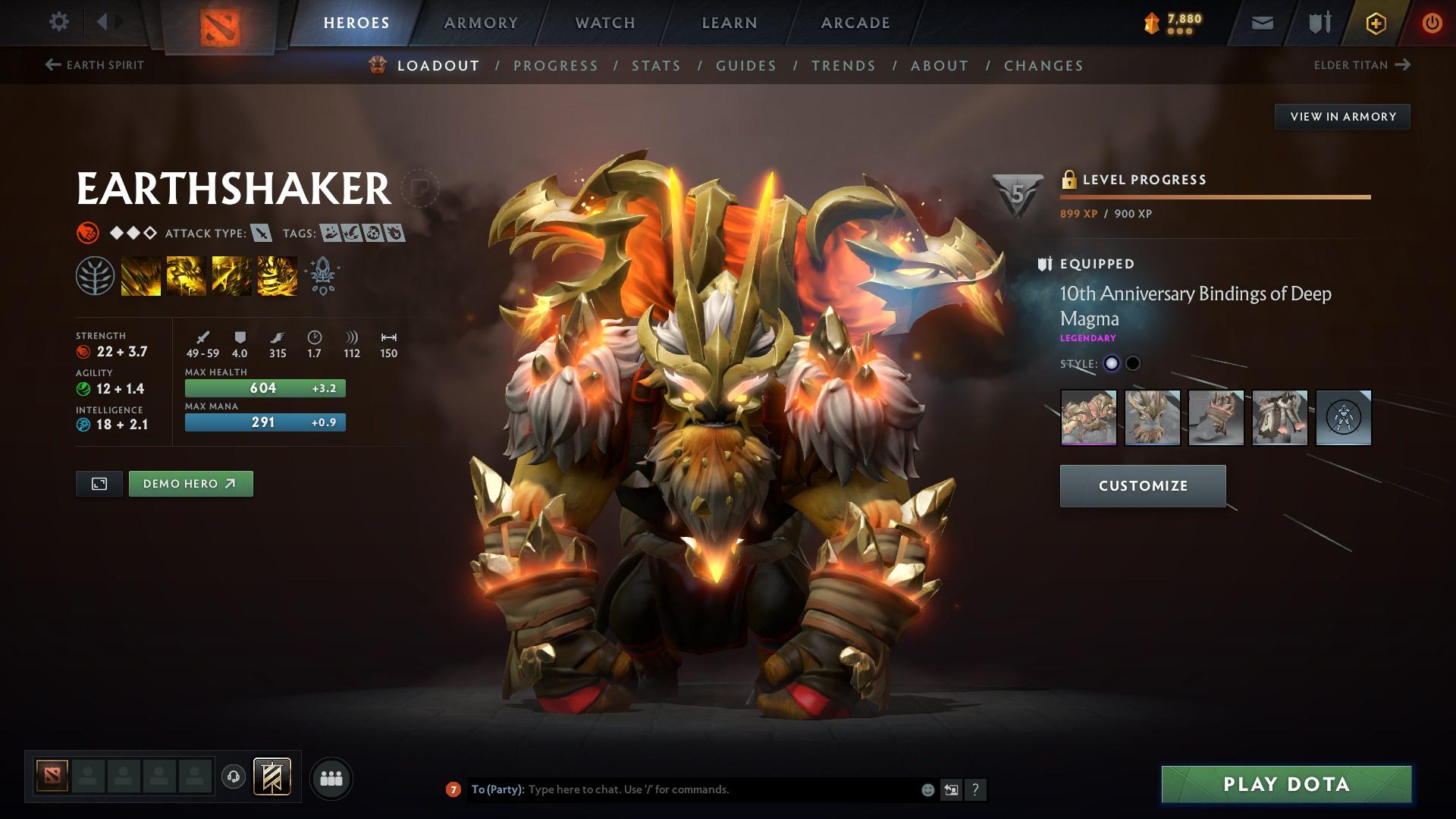
Task: Toggle fullscreen hero view button
Action: pos(99,484)
